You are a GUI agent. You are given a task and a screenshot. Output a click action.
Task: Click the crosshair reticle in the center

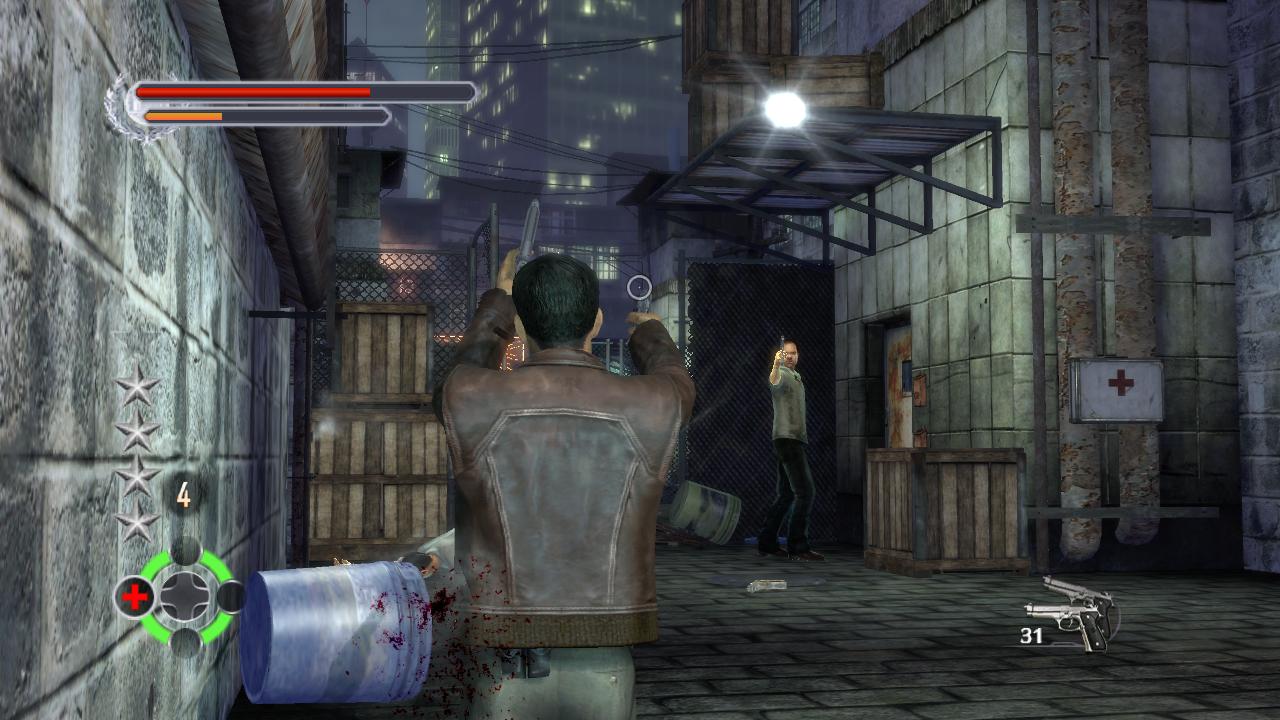(640, 288)
